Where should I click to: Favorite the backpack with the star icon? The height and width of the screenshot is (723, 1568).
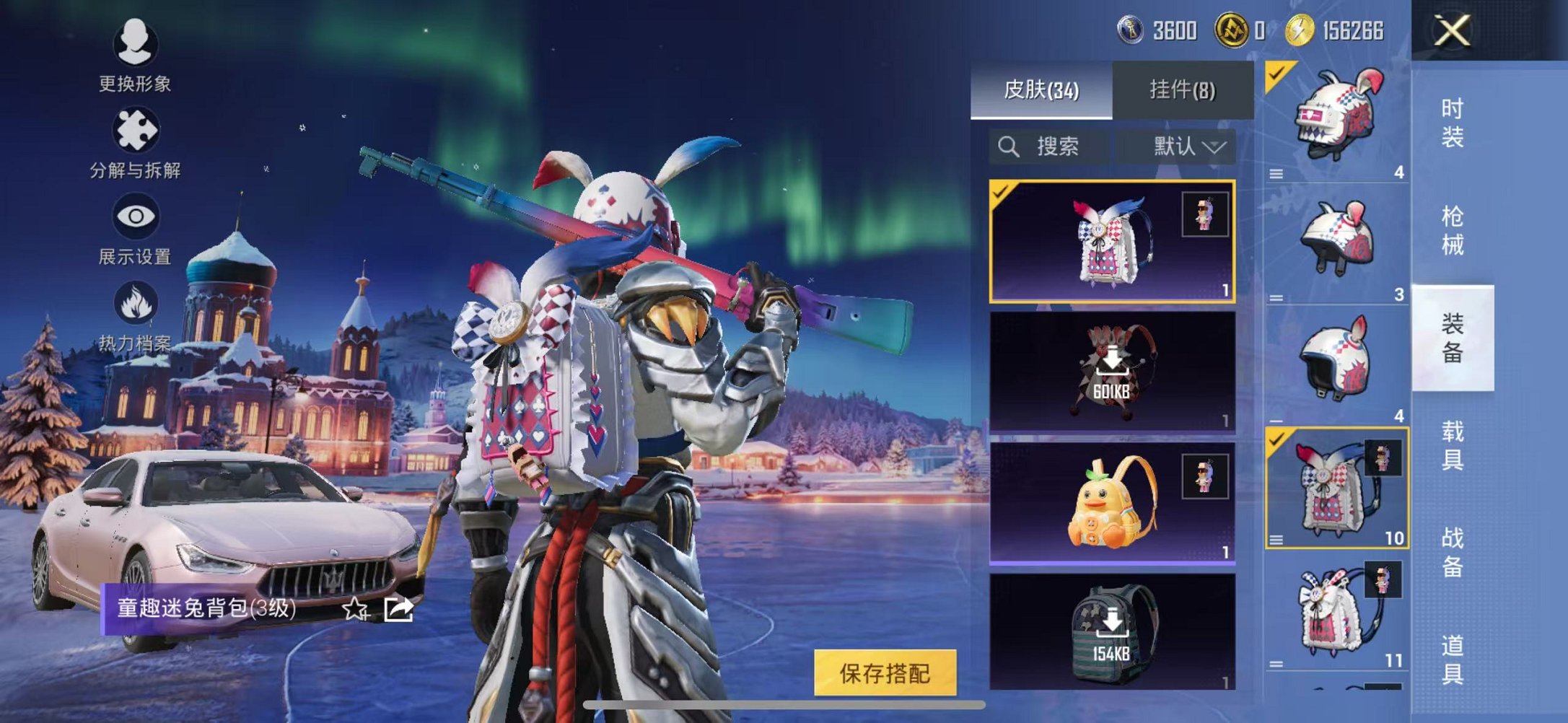point(355,609)
